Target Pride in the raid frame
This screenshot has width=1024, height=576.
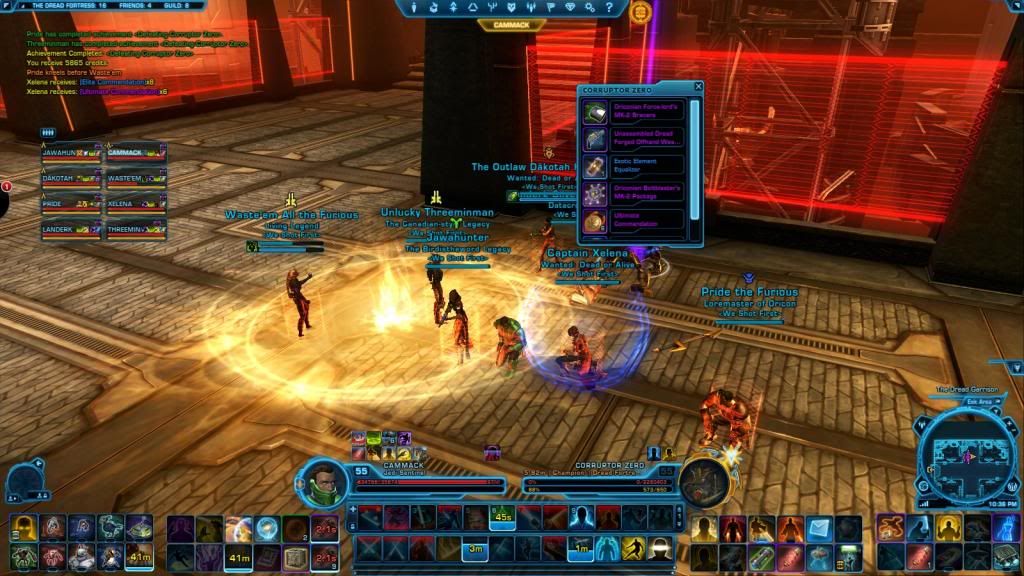pos(70,205)
